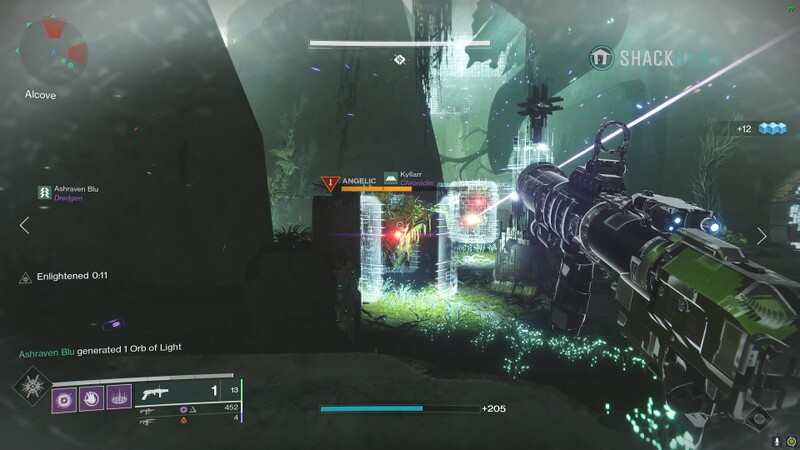800x450 pixels.
Task: Click the blue cubes loot pickup icon
Action: pyautogui.click(x=774, y=128)
